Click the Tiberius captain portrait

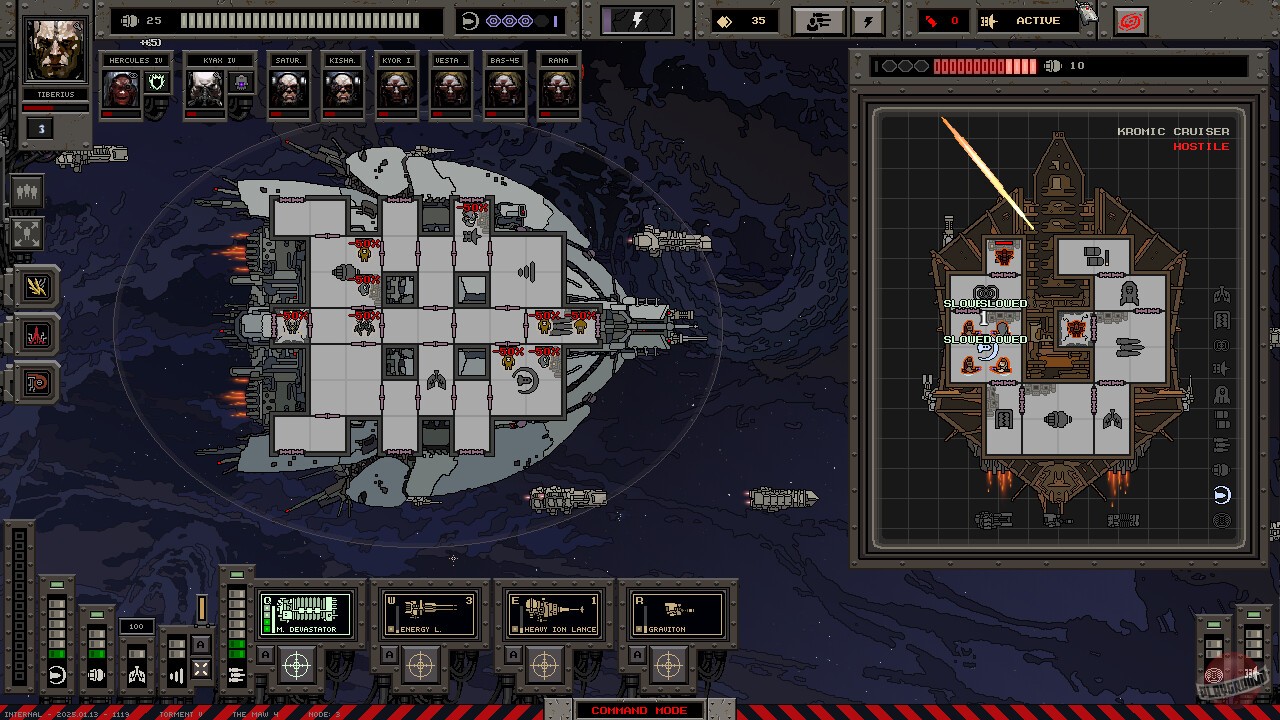[56, 49]
